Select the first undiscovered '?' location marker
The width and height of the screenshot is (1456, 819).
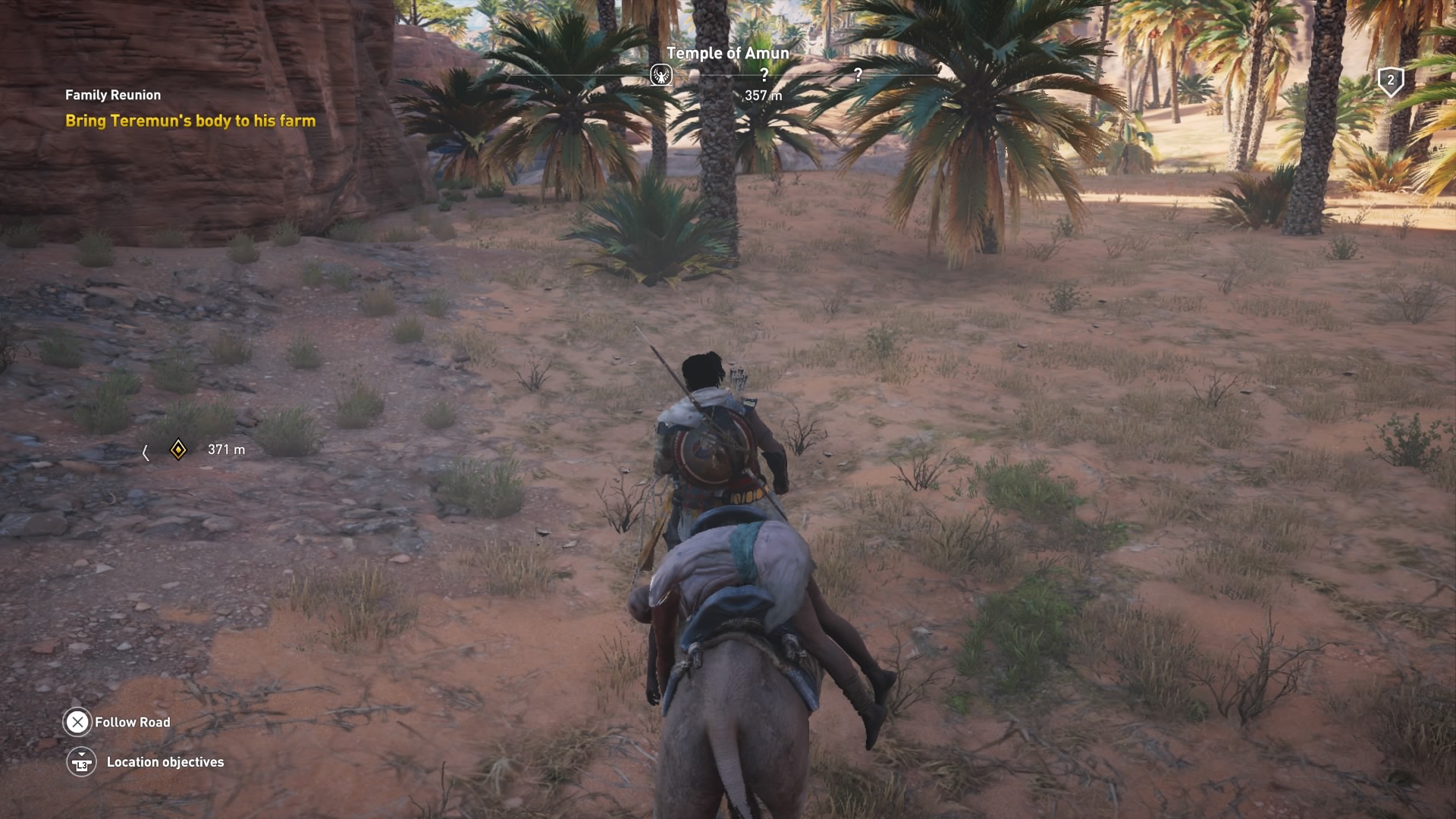coord(763,75)
